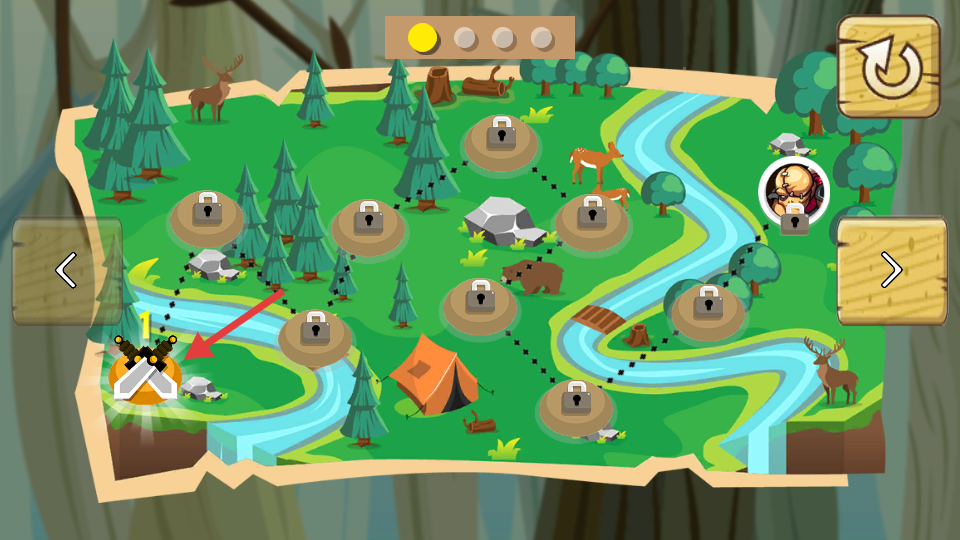The image size is (960, 540).
Task: Go to the previous map with left arrow
Action: coord(67,270)
